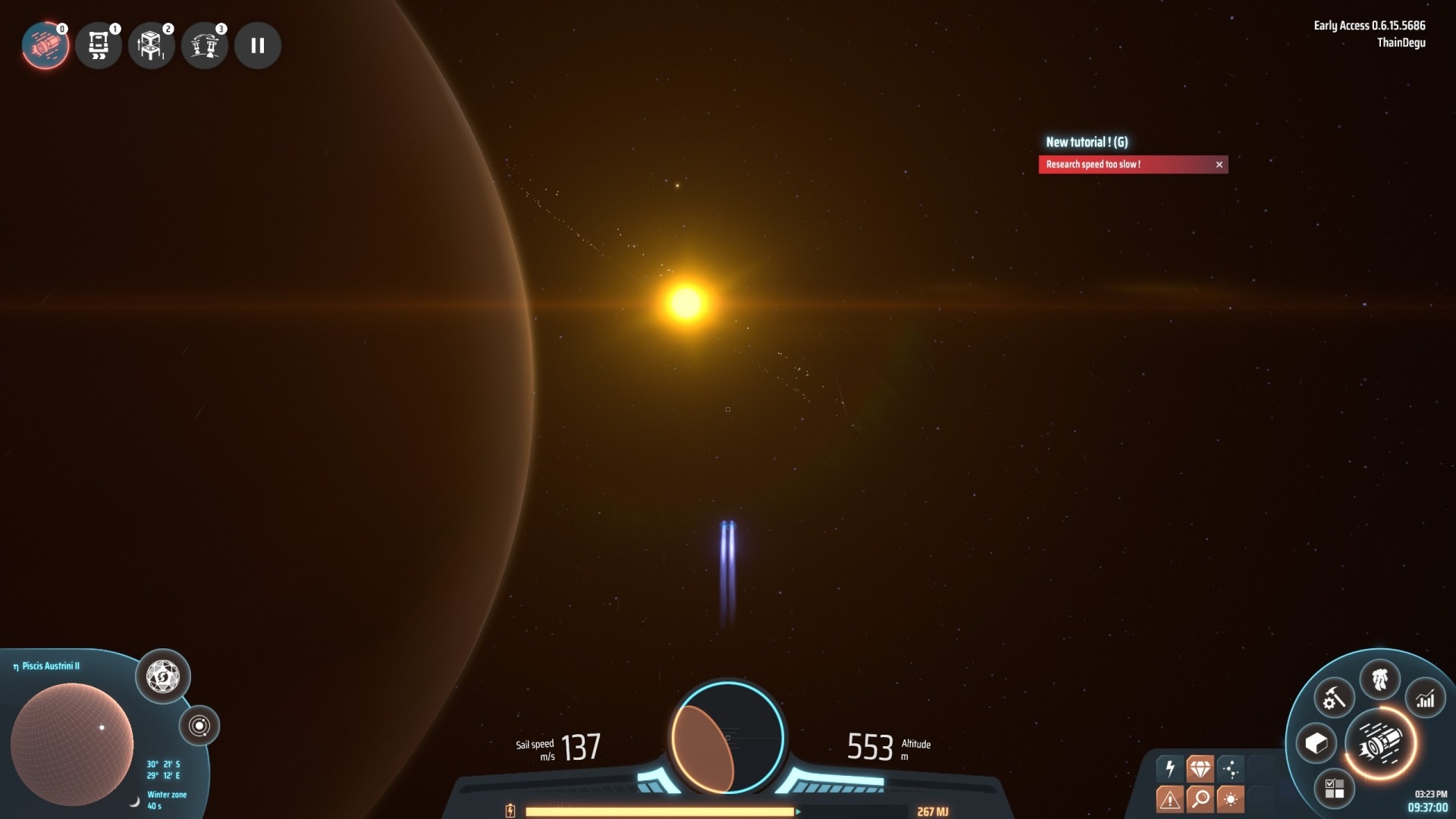
Task: Select build shortcut 1 conveyor tool
Action: coord(99,45)
